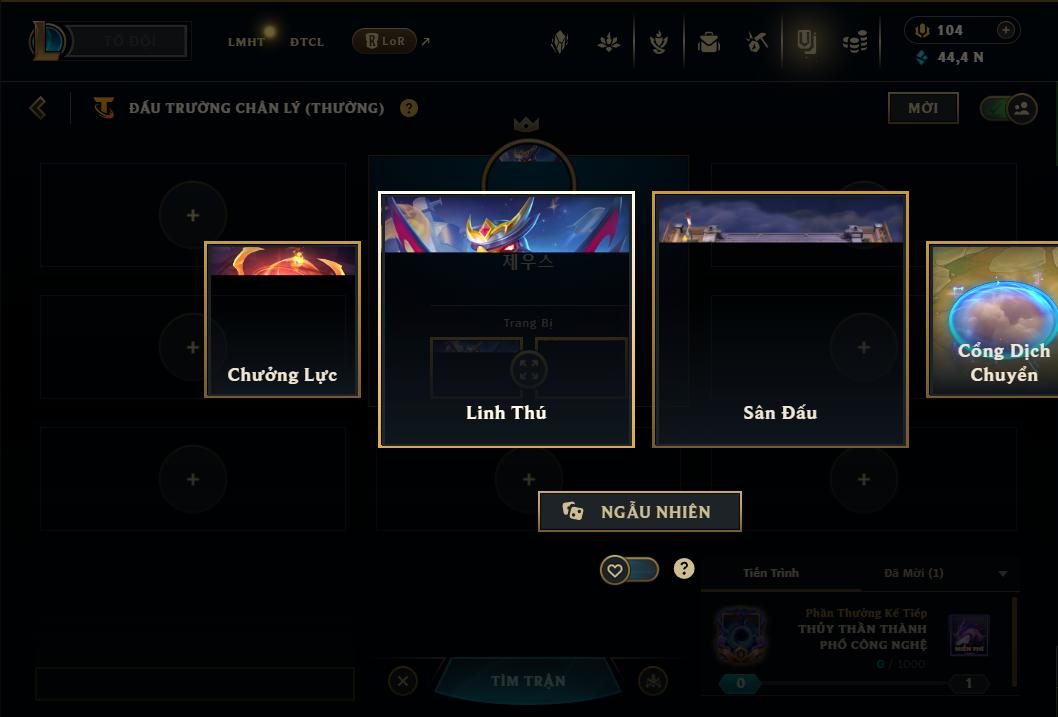Choose the Sân Đấu arena card
This screenshot has width=1058, height=717.
coord(780,319)
